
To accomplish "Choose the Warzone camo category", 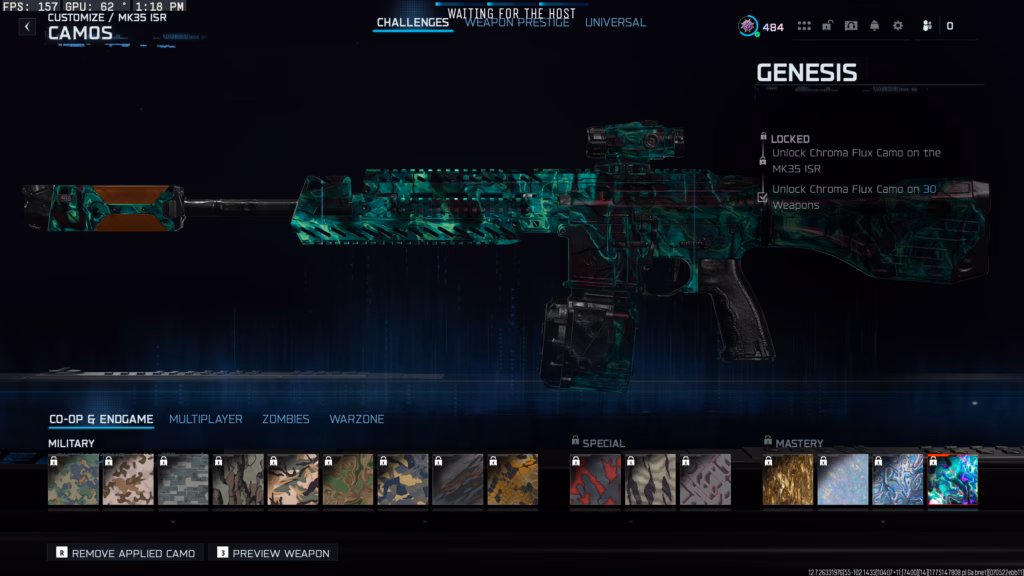I will point(356,419).
